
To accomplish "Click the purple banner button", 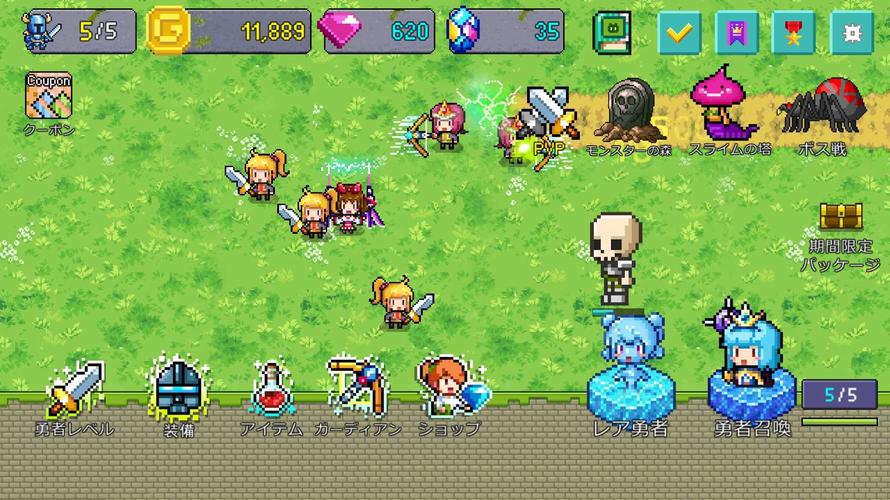I will (736, 32).
